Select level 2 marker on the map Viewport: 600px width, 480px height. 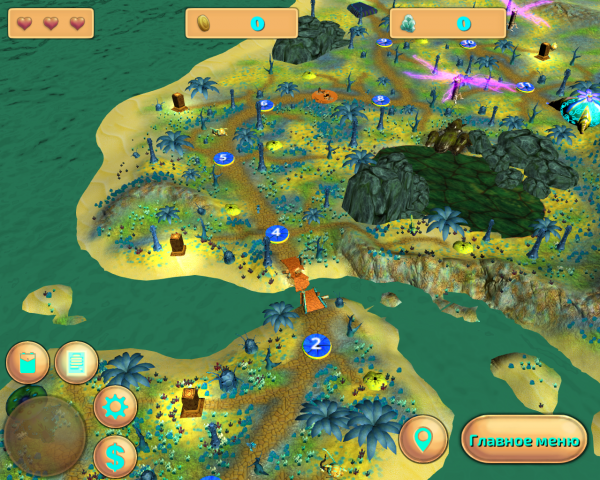tap(317, 345)
